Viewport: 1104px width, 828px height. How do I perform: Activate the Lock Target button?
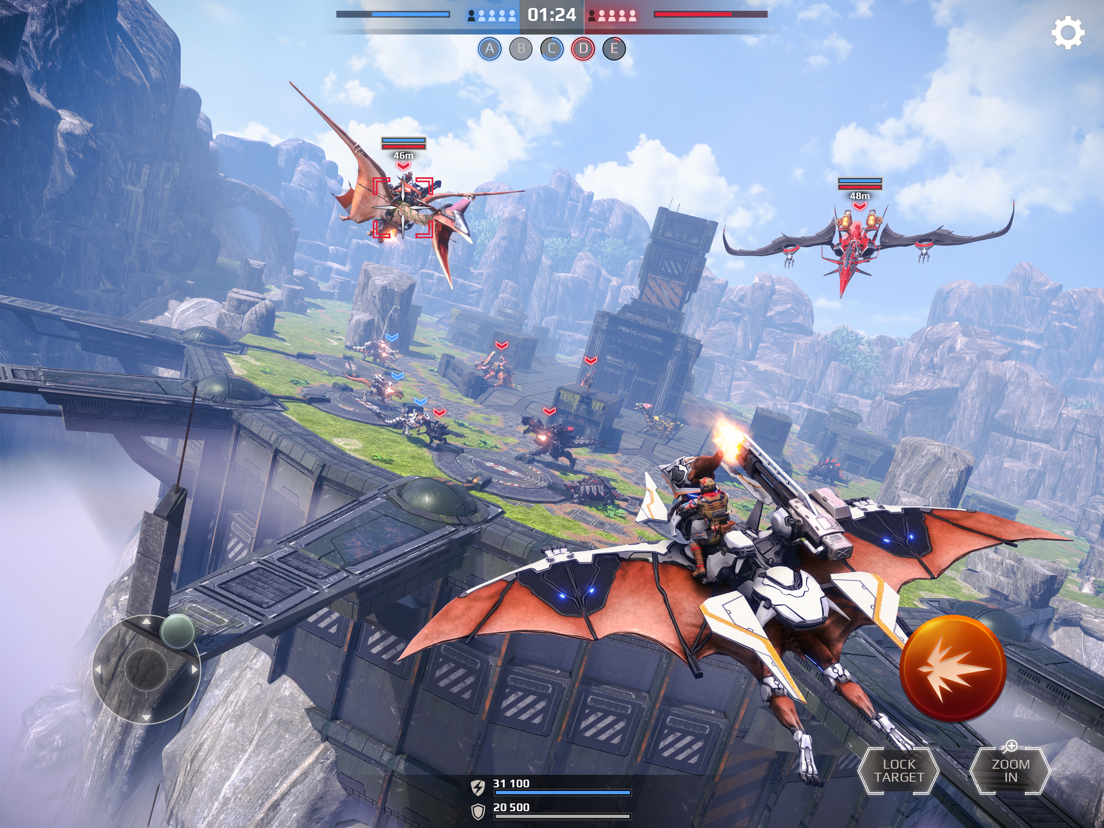point(898,771)
